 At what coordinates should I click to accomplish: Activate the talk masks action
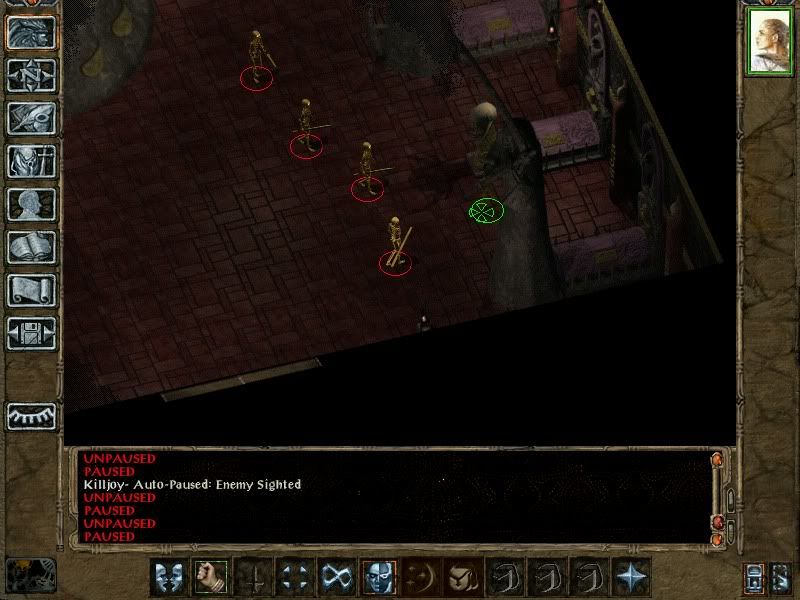pyautogui.click(x=167, y=577)
